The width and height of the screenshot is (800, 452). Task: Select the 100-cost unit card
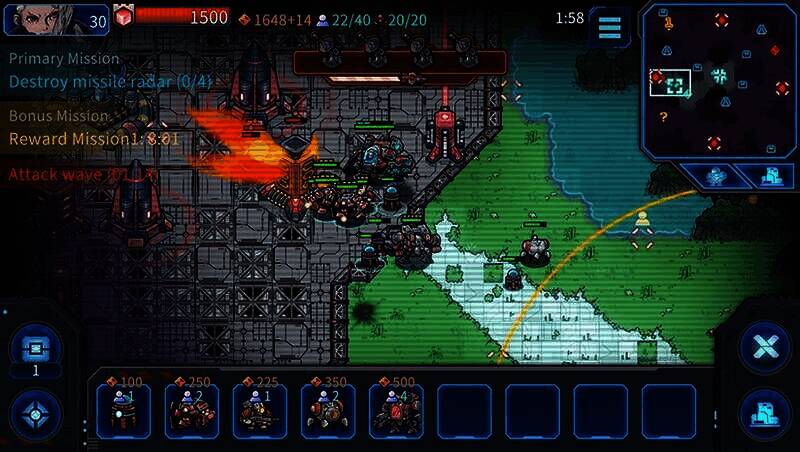[123, 410]
